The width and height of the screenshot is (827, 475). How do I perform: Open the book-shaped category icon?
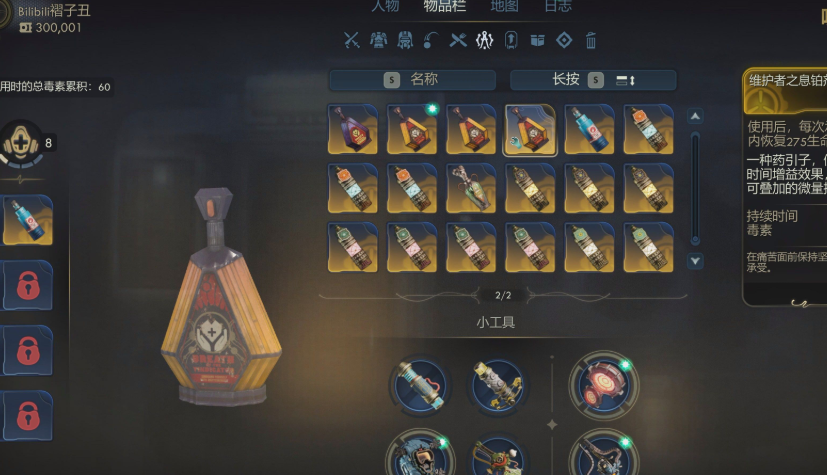(x=537, y=40)
